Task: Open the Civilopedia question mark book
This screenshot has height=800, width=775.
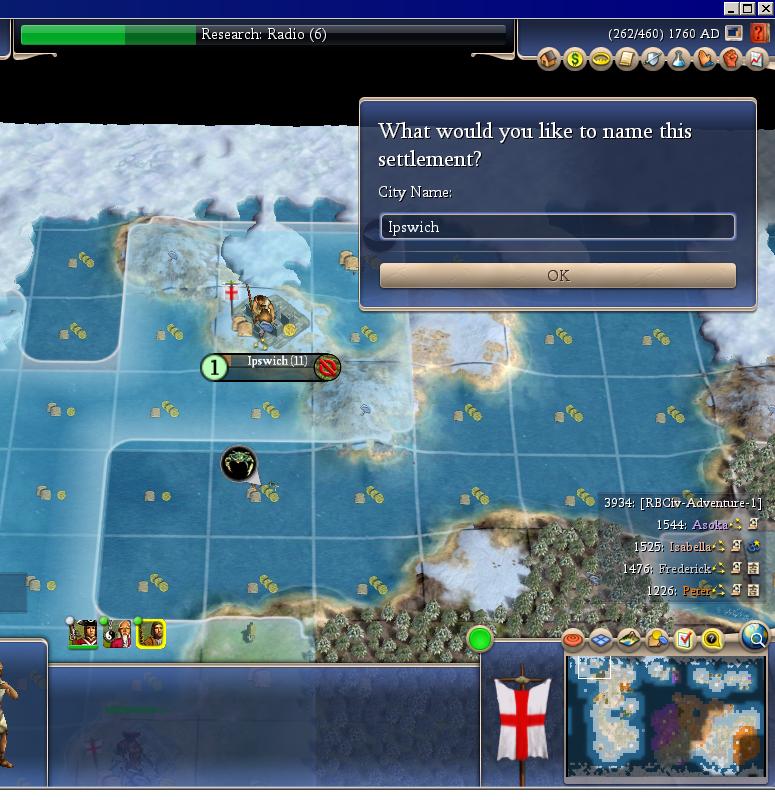Action: coord(760,33)
